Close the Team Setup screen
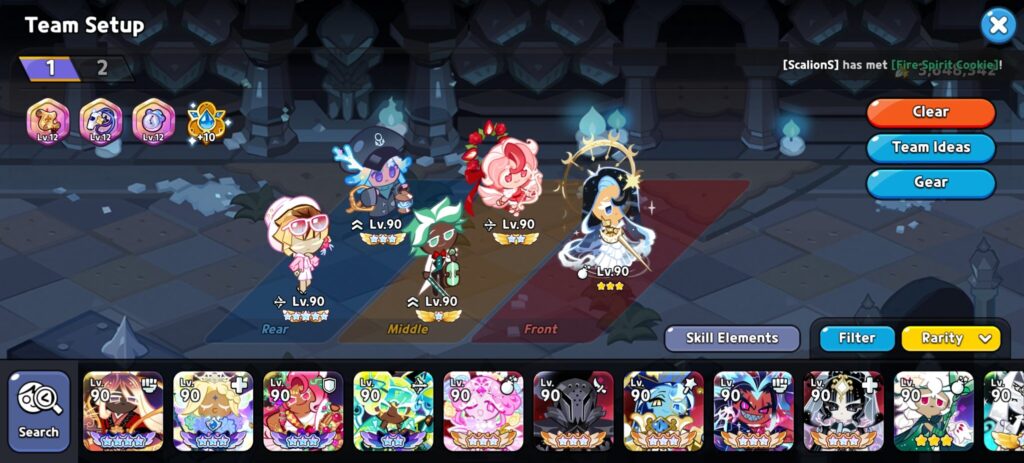 coord(997,26)
